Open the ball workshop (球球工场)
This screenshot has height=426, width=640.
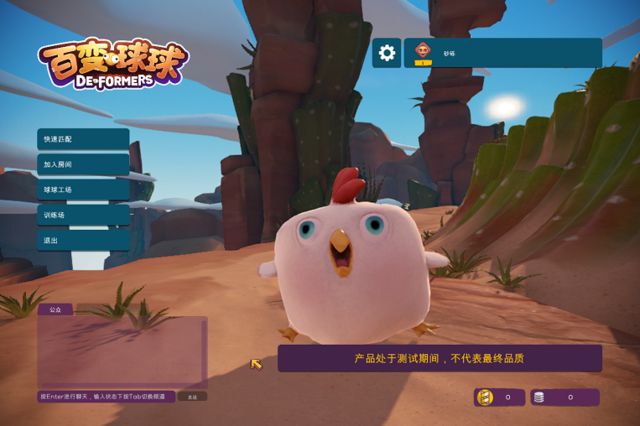[x=83, y=189]
